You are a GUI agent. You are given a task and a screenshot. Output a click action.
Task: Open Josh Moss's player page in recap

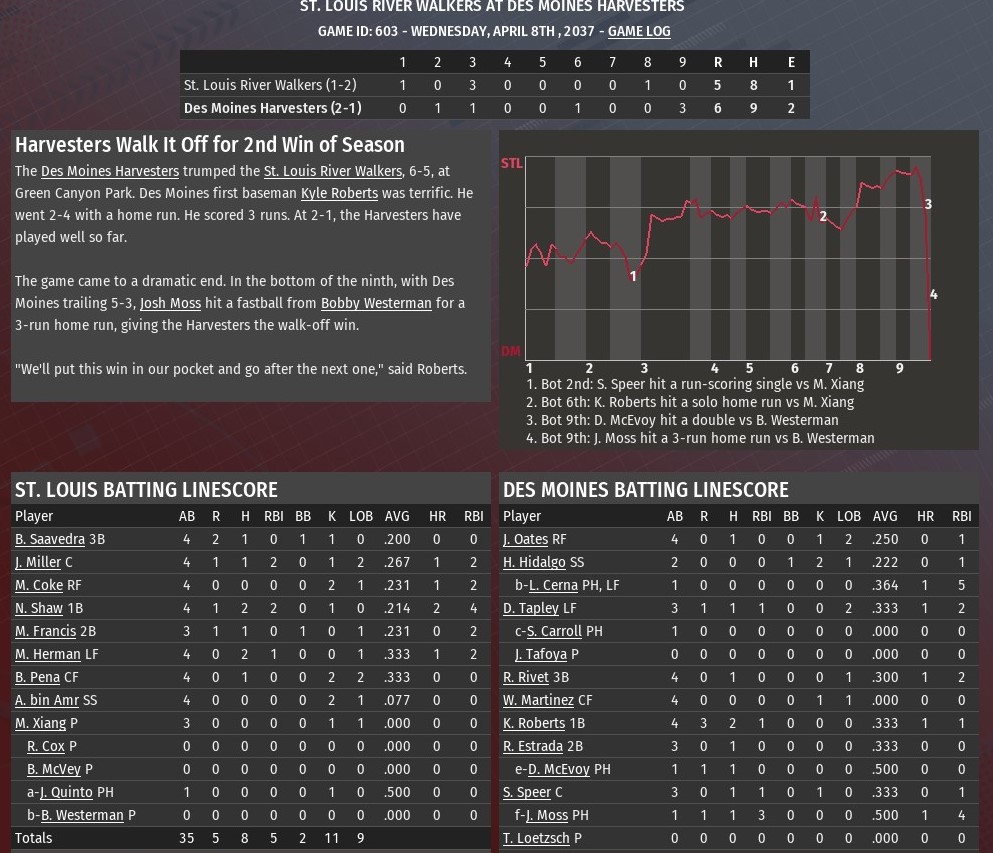(x=170, y=303)
